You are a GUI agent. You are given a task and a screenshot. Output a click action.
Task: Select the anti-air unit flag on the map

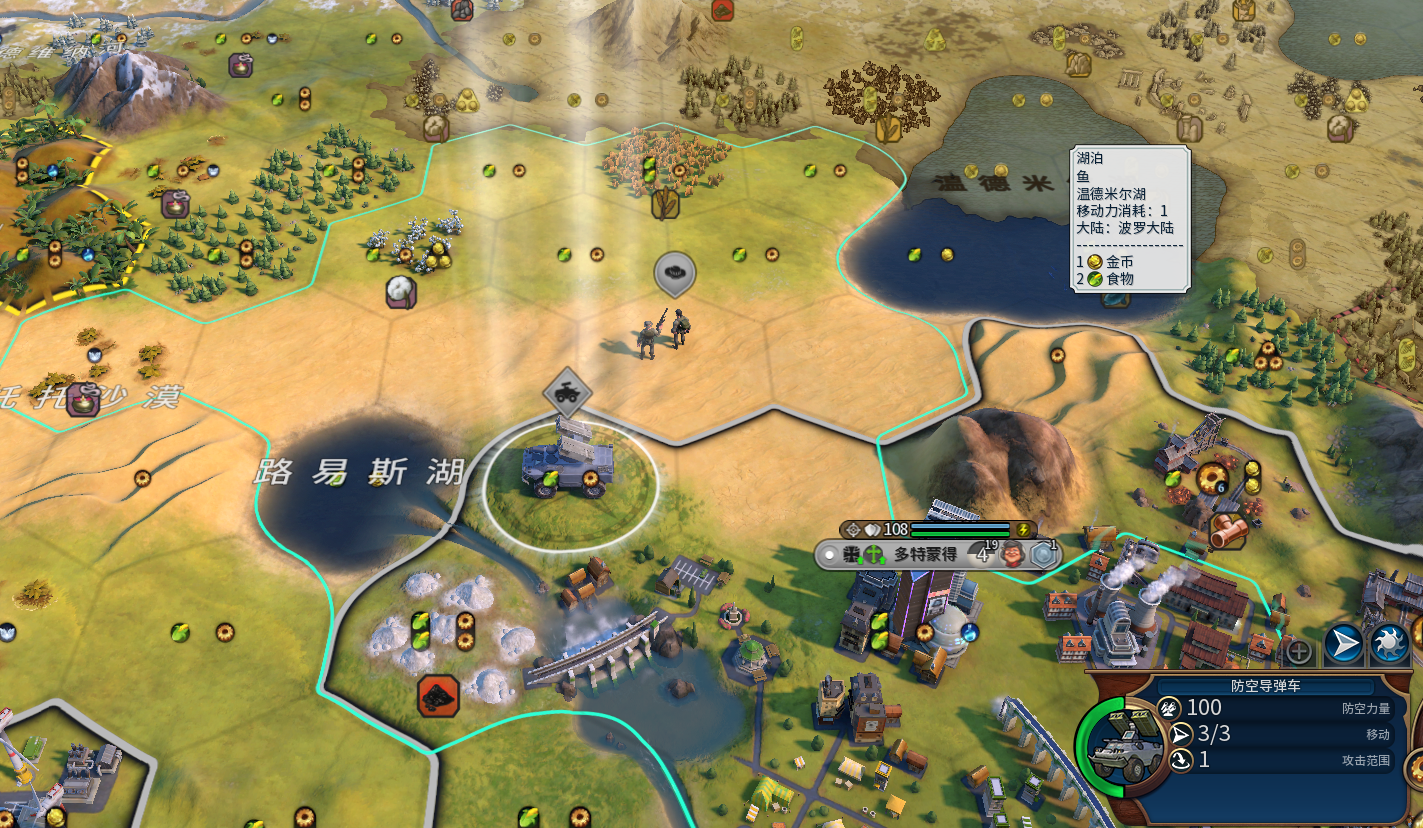coord(567,394)
